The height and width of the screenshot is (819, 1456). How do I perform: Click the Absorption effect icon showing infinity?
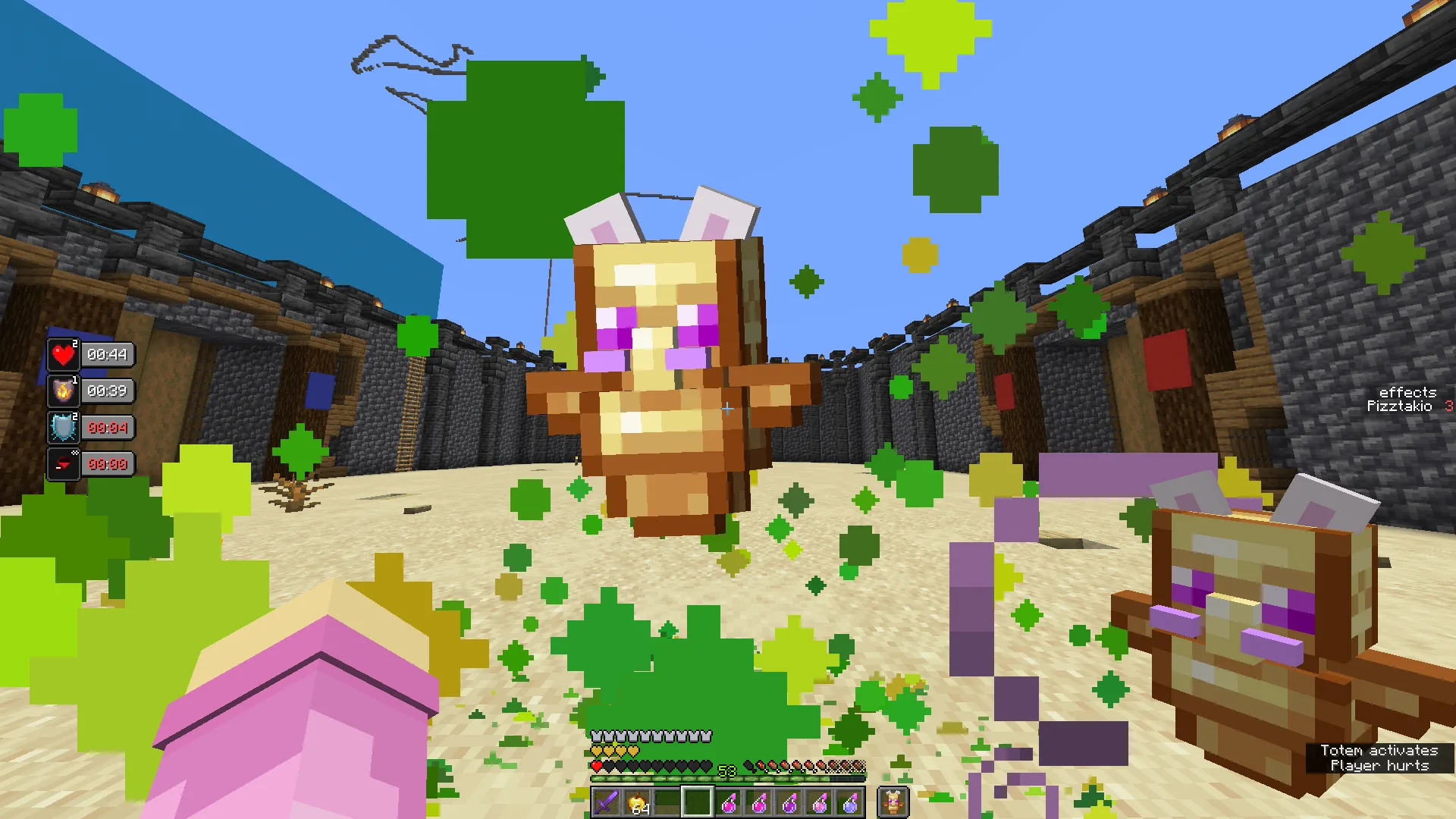pyautogui.click(x=62, y=463)
